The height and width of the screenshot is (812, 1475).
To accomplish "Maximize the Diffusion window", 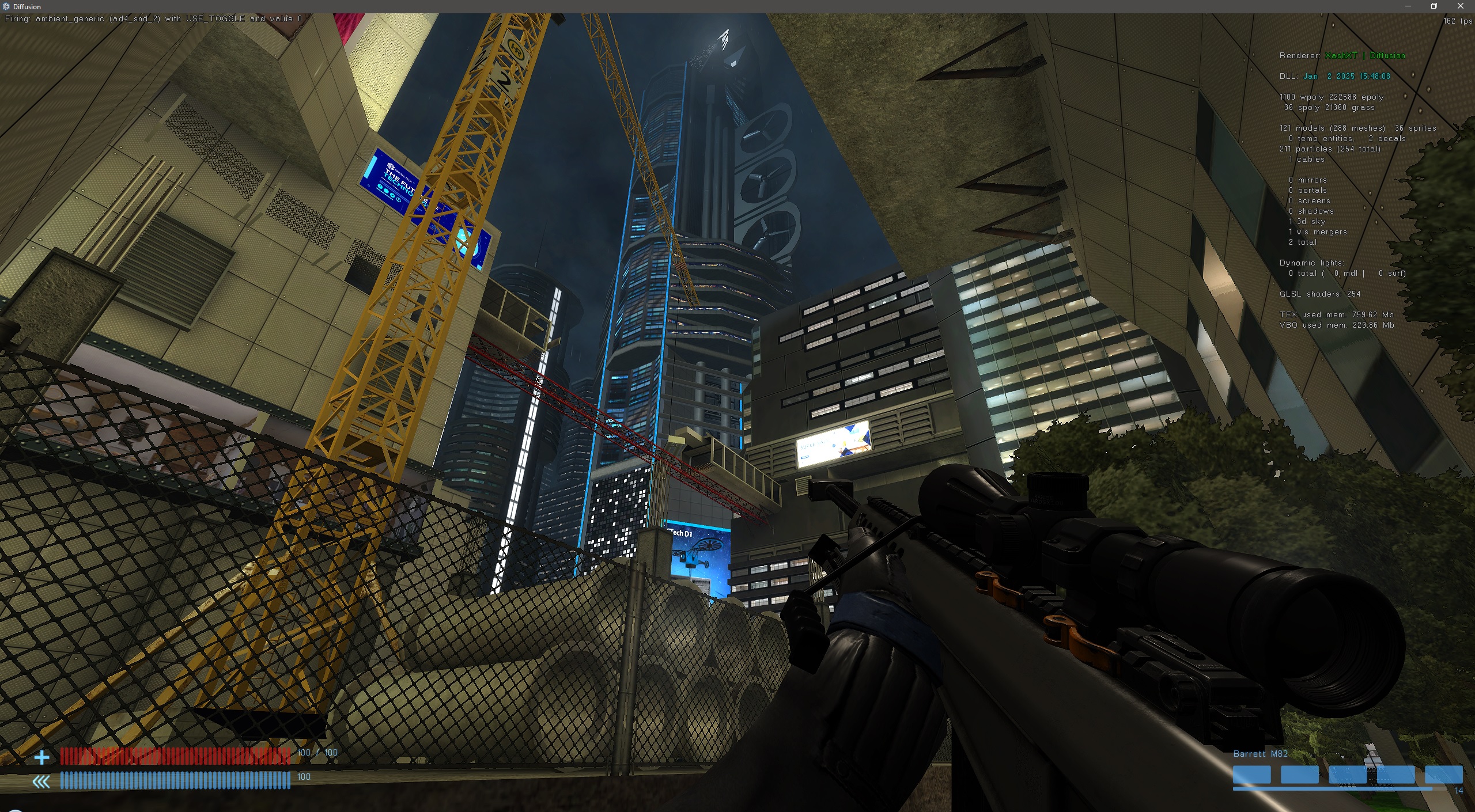I will click(1434, 6).
